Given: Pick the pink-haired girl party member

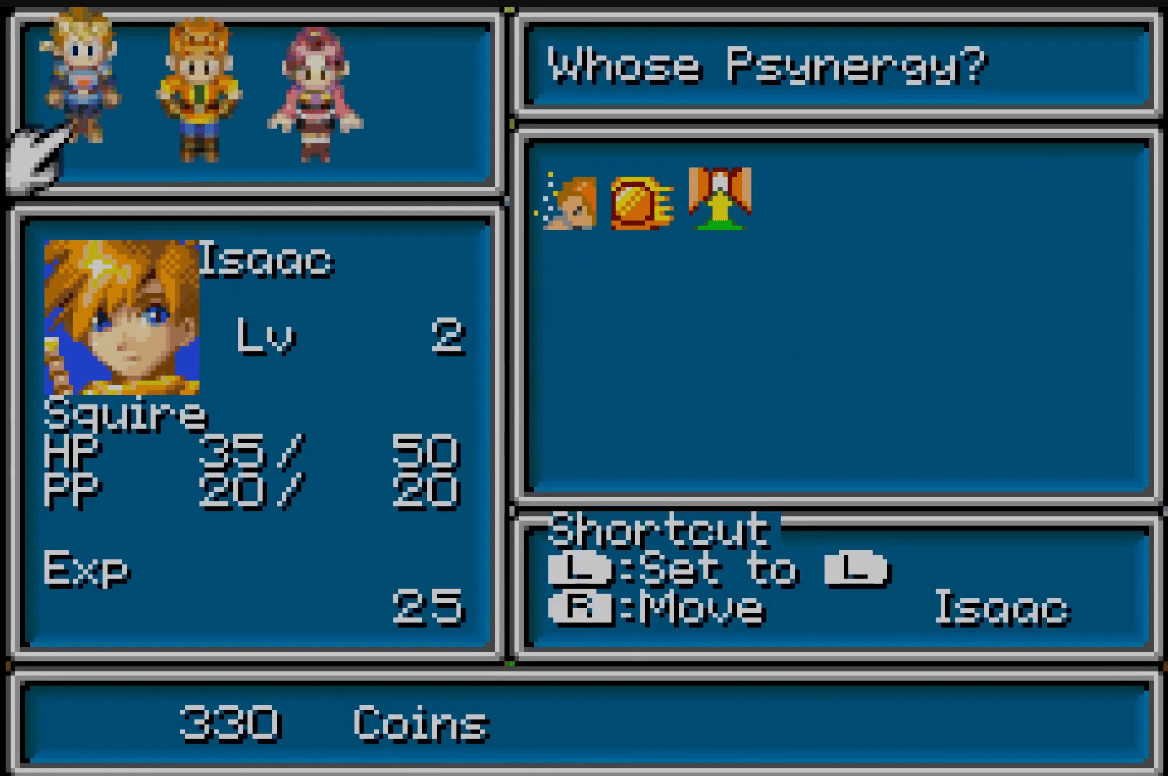Looking at the screenshot, I should click(x=314, y=95).
